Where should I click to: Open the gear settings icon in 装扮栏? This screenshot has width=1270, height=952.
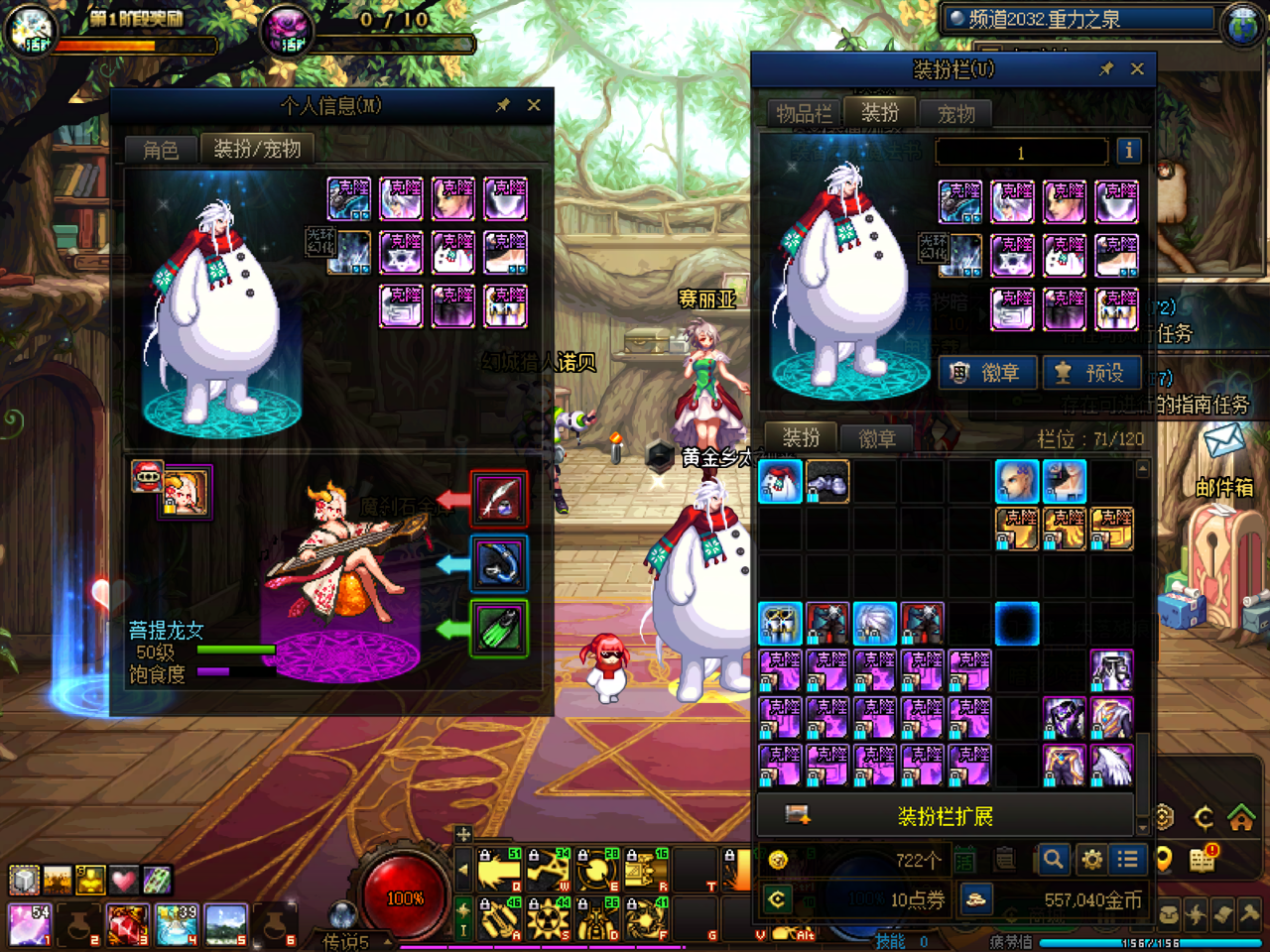click(x=1091, y=860)
